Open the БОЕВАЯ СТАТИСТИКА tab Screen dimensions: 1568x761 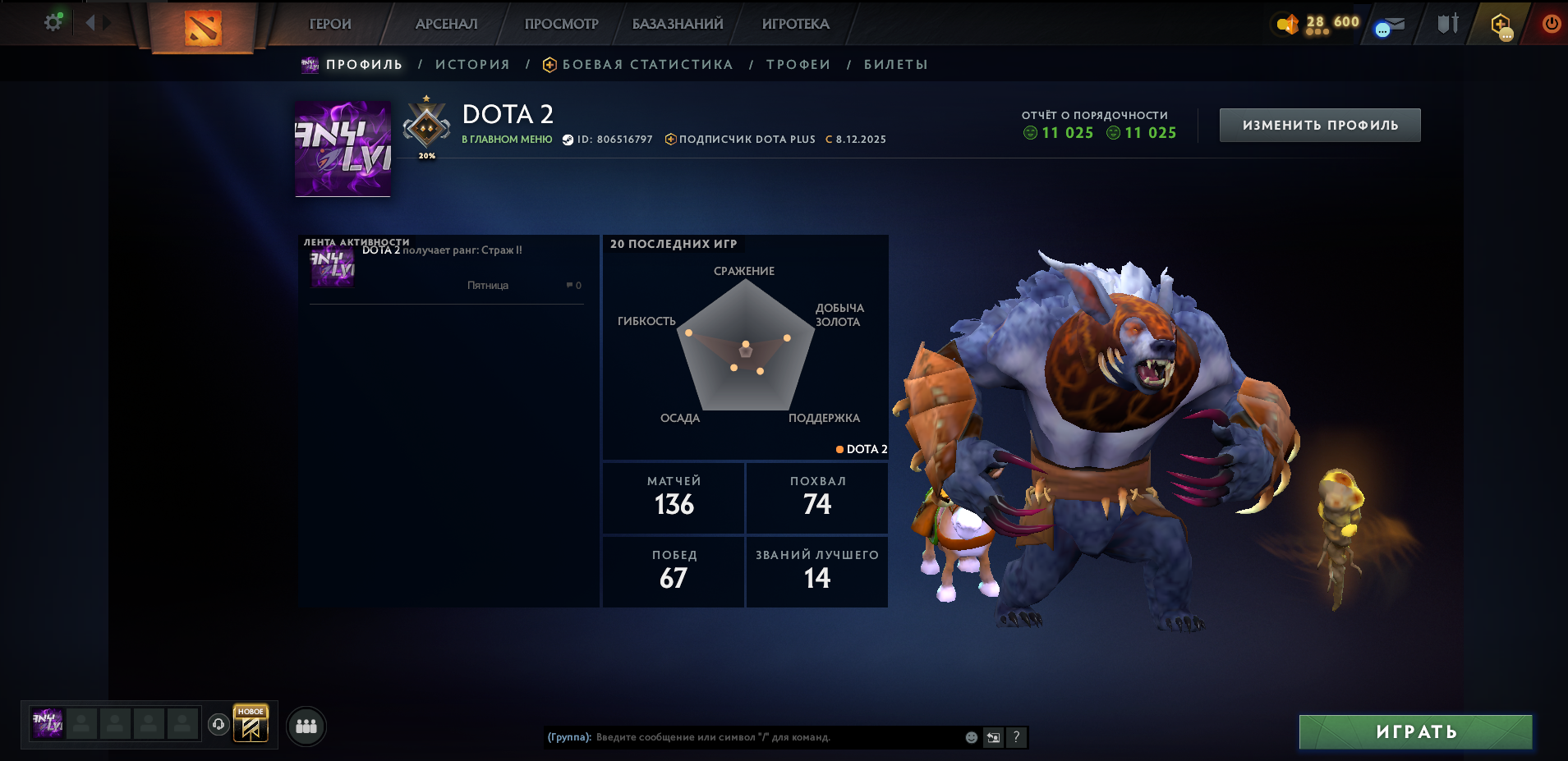pos(647,65)
